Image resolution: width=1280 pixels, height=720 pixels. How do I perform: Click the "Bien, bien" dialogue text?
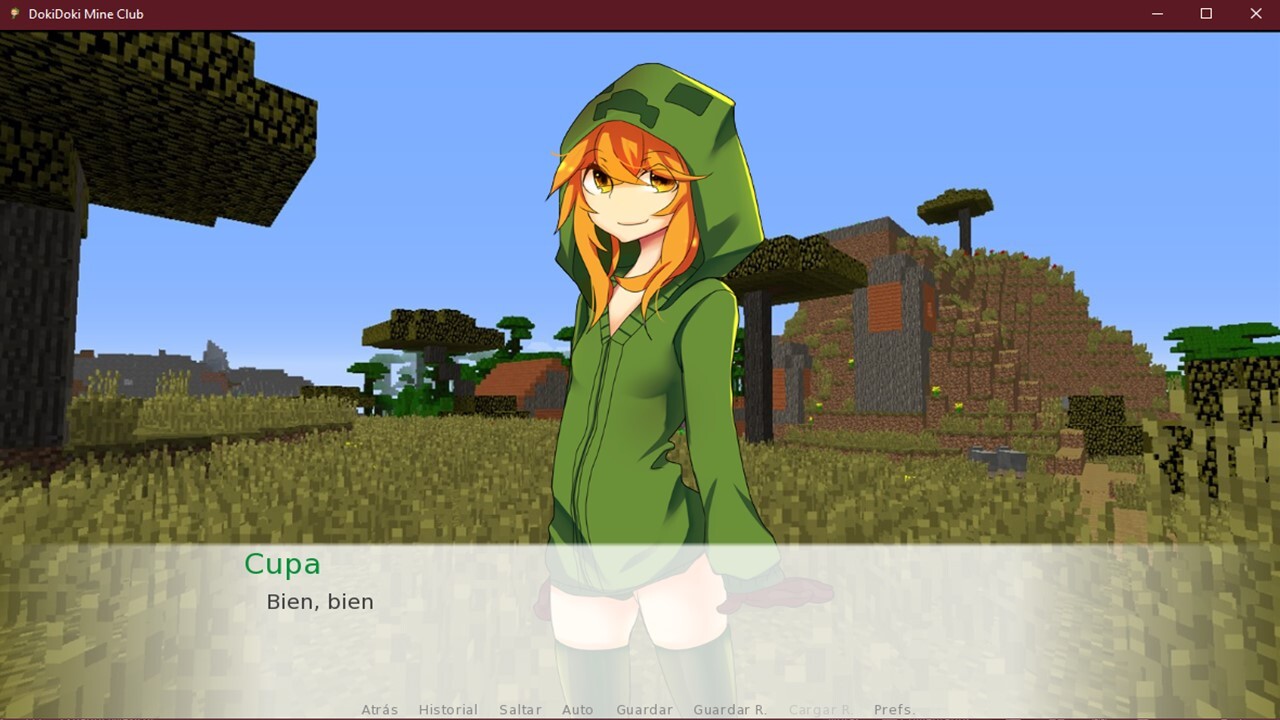coord(320,601)
